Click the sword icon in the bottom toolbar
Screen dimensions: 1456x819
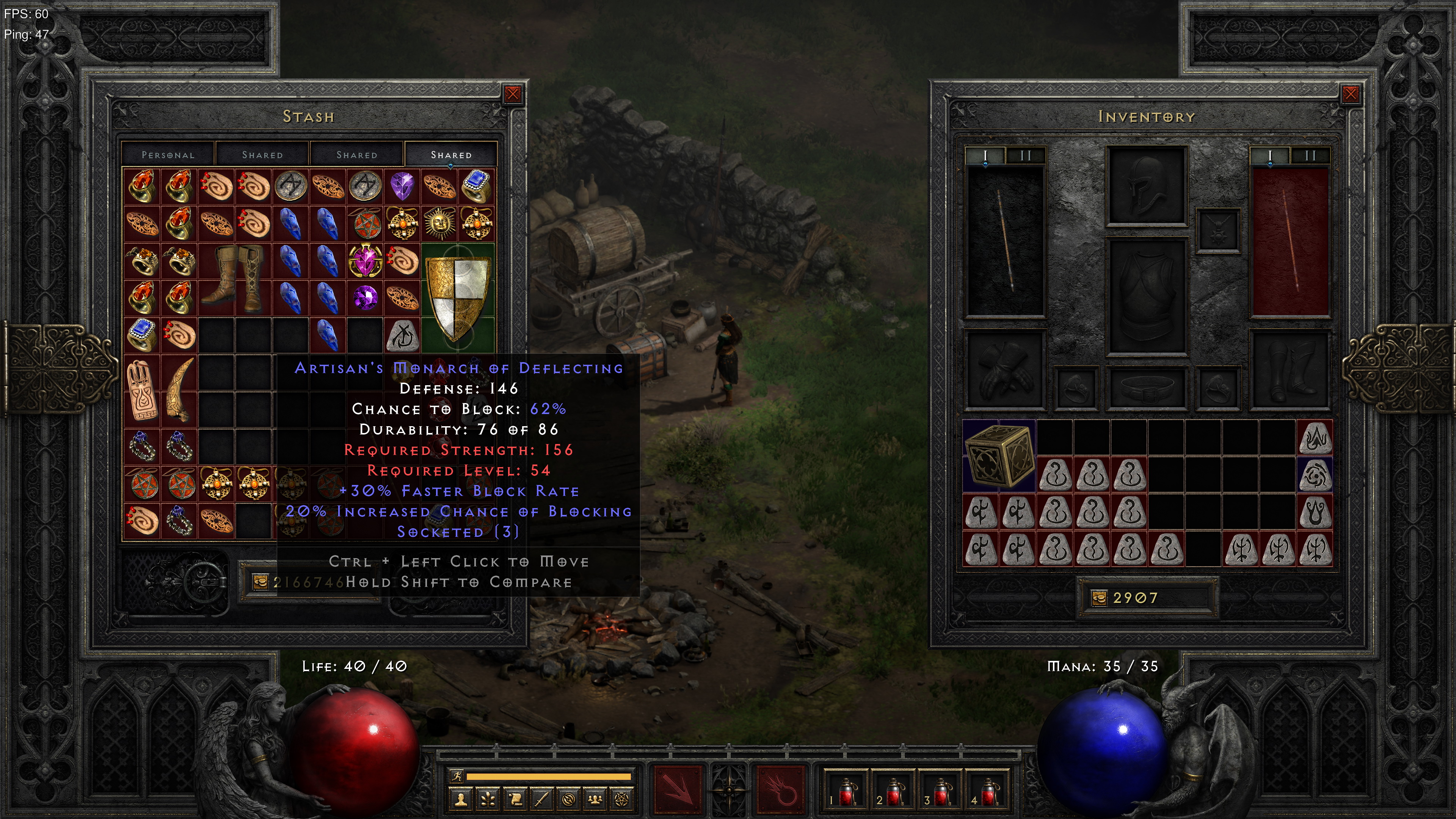tap(542, 800)
